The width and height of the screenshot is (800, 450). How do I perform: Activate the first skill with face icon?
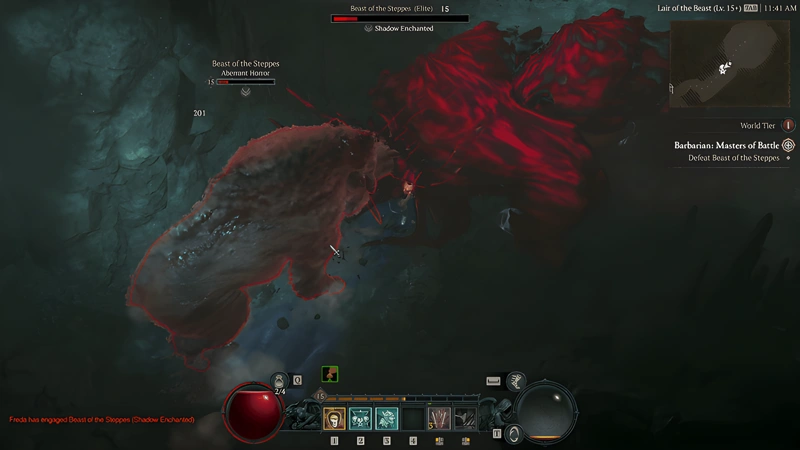pyautogui.click(x=335, y=418)
